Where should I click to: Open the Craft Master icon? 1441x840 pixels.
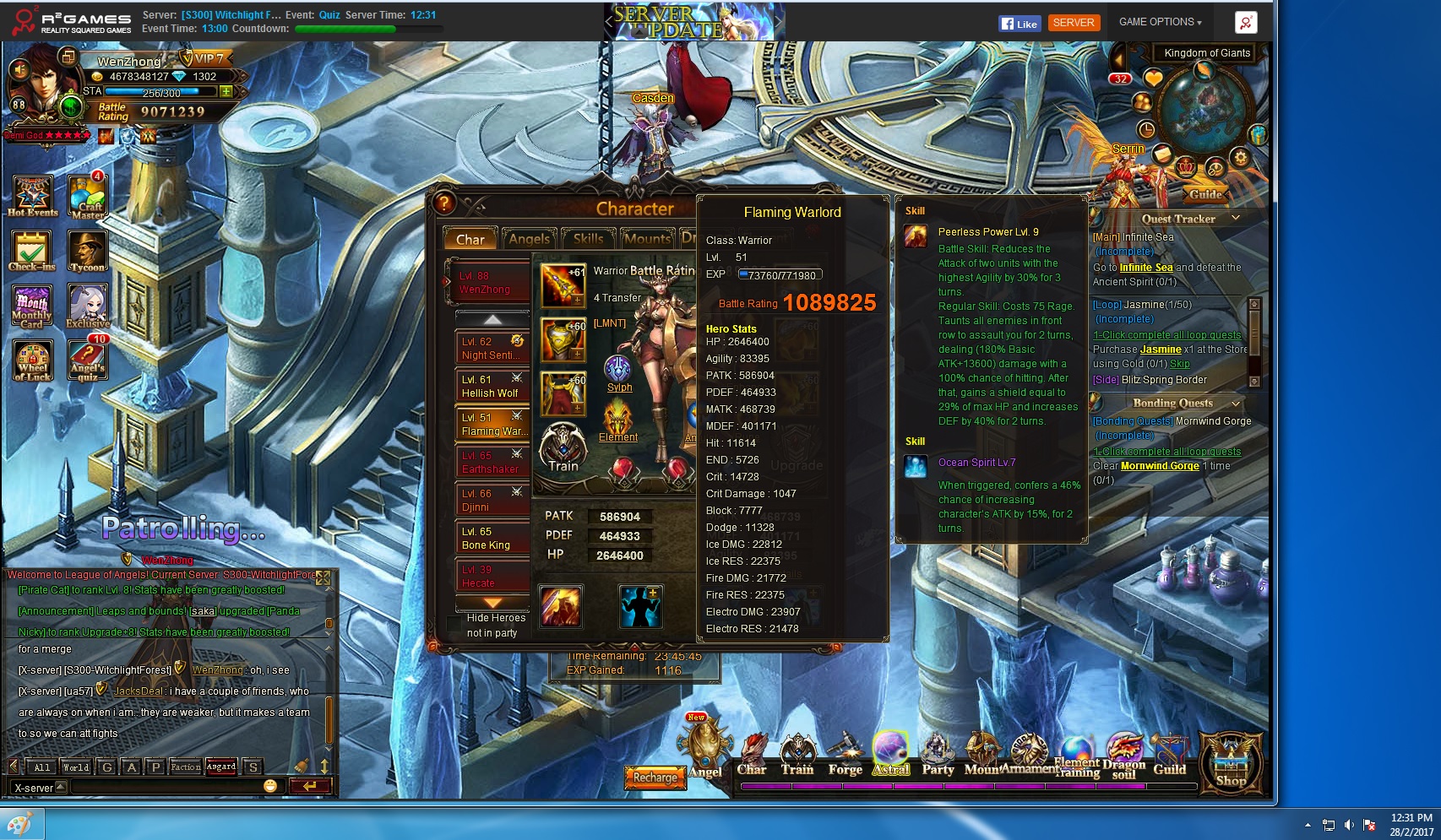click(x=87, y=197)
